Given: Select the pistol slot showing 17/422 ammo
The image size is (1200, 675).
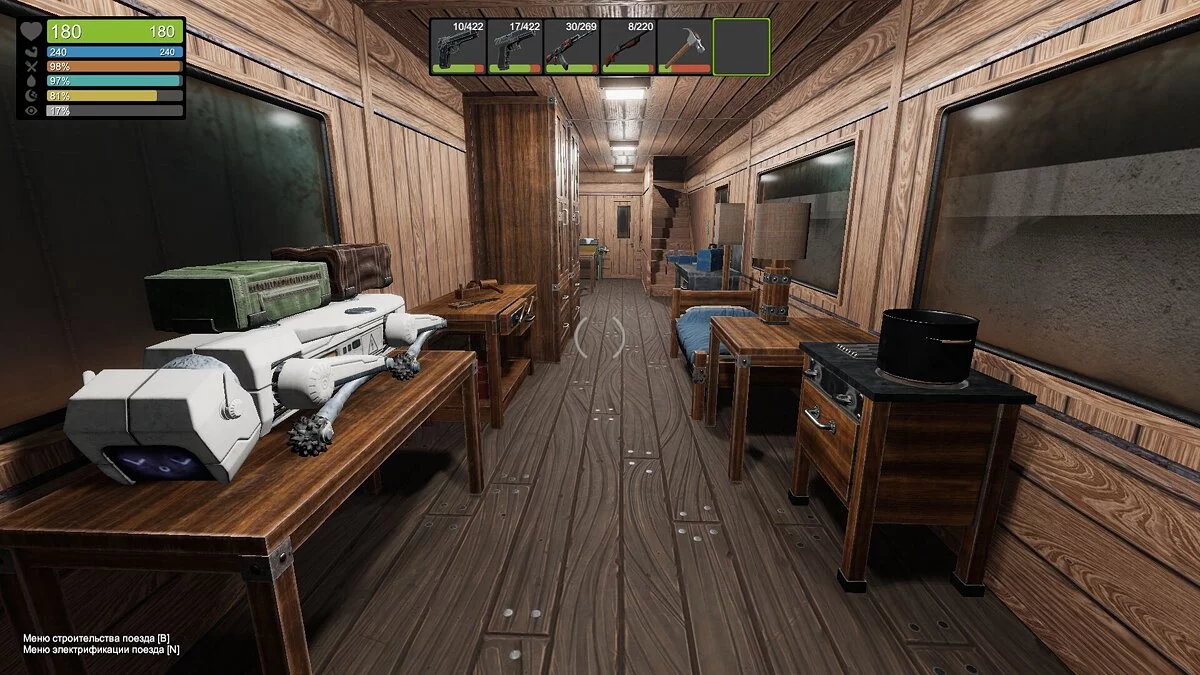Looking at the screenshot, I should coord(515,46).
